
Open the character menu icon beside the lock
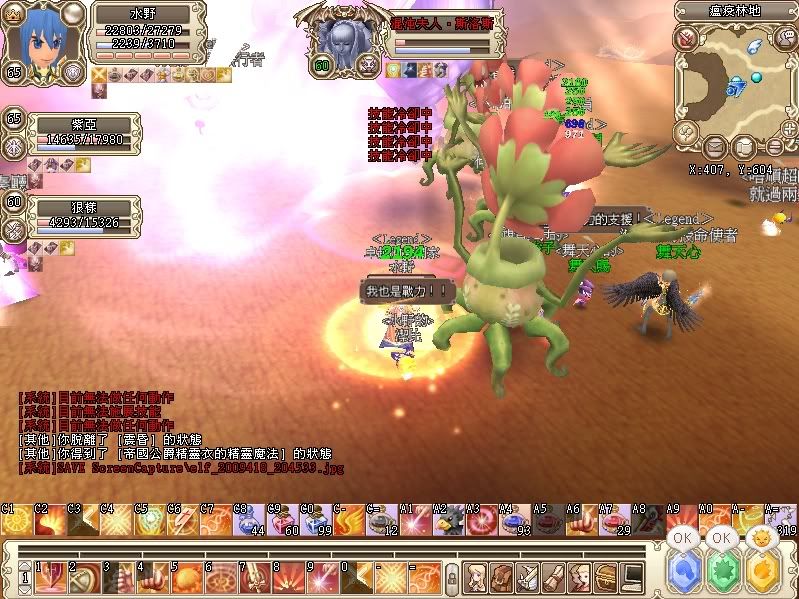(x=476, y=576)
